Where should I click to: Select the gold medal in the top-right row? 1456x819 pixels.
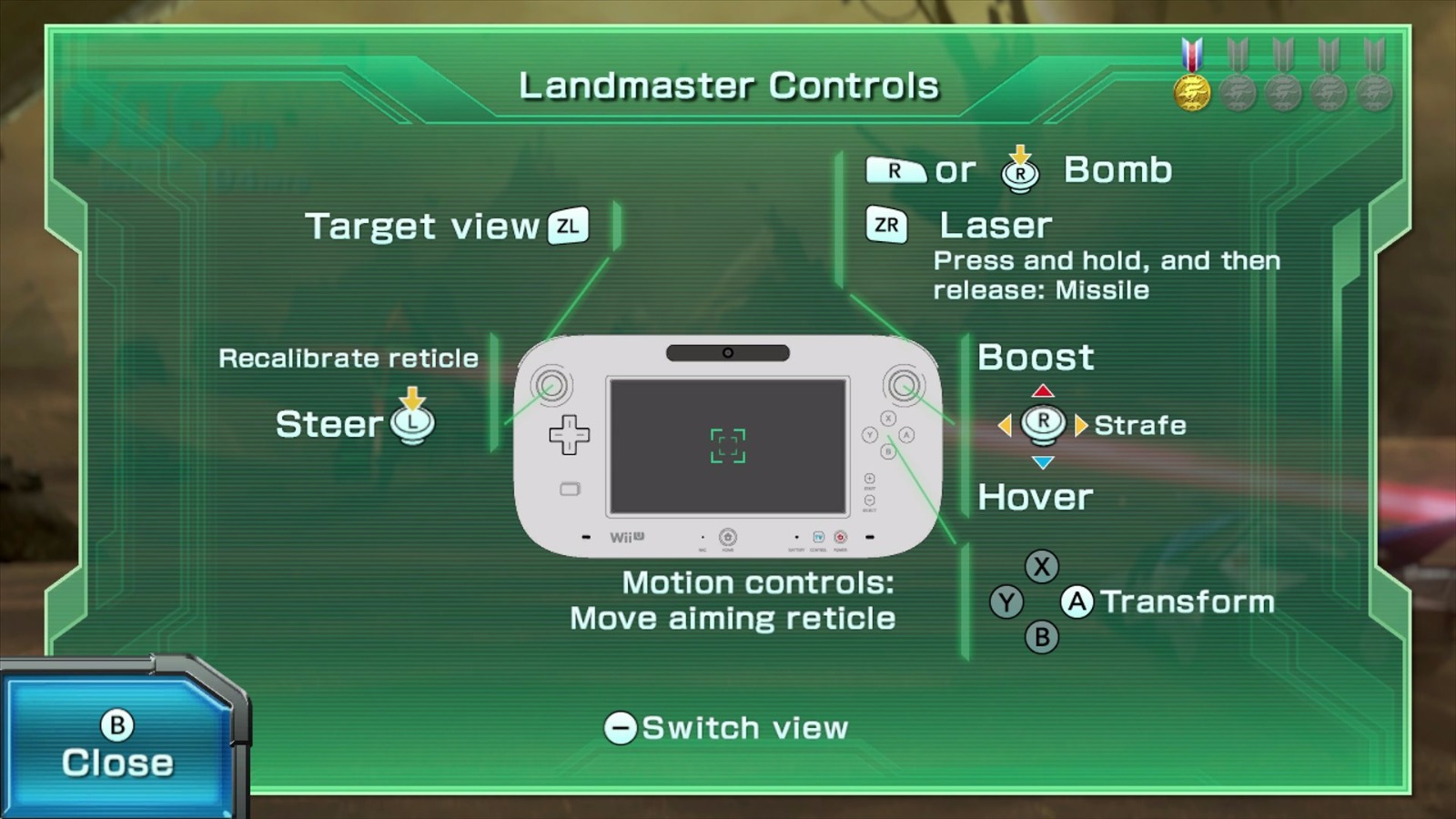tap(1192, 90)
